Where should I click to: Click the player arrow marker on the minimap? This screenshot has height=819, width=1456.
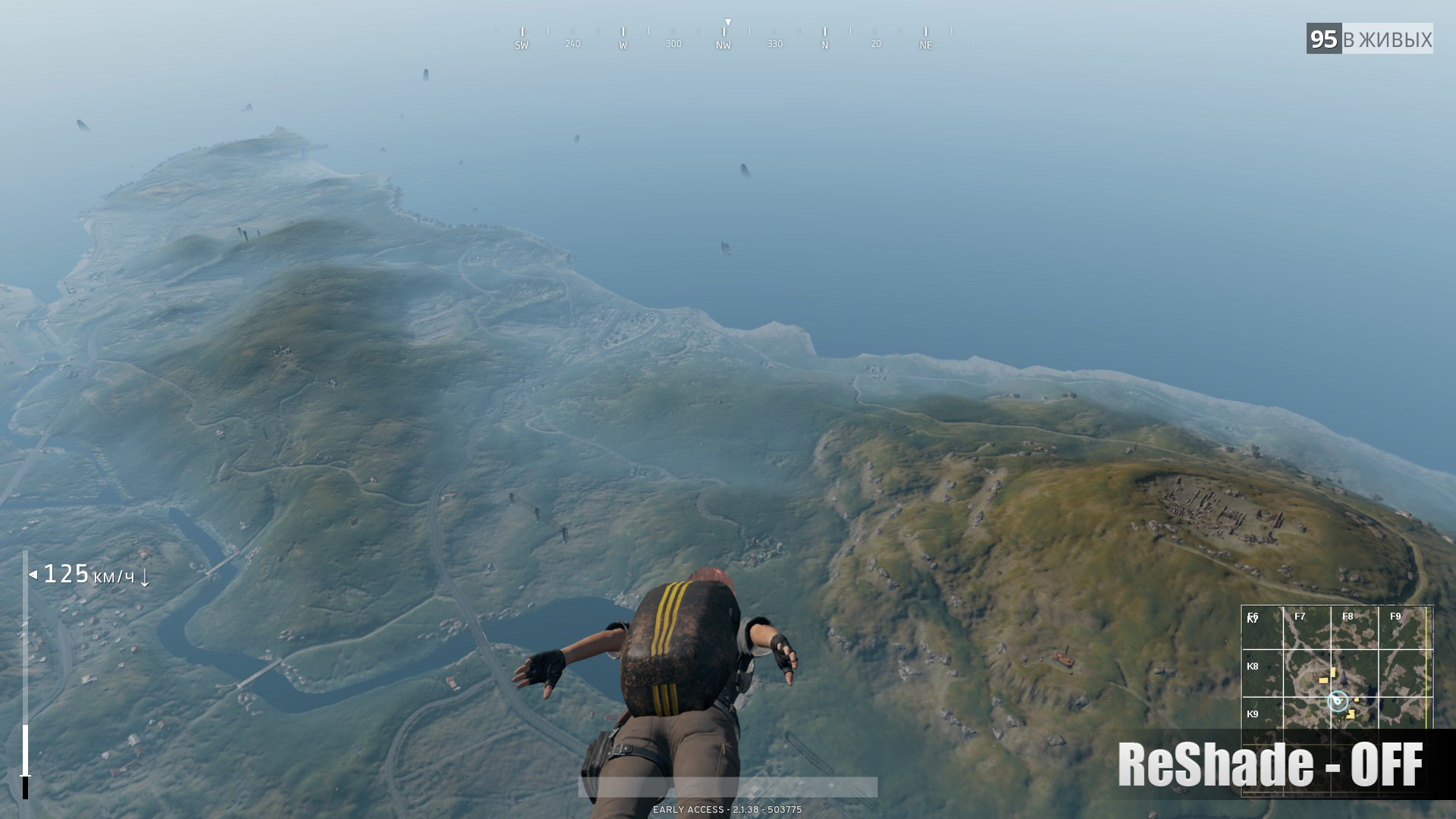click(x=1336, y=701)
